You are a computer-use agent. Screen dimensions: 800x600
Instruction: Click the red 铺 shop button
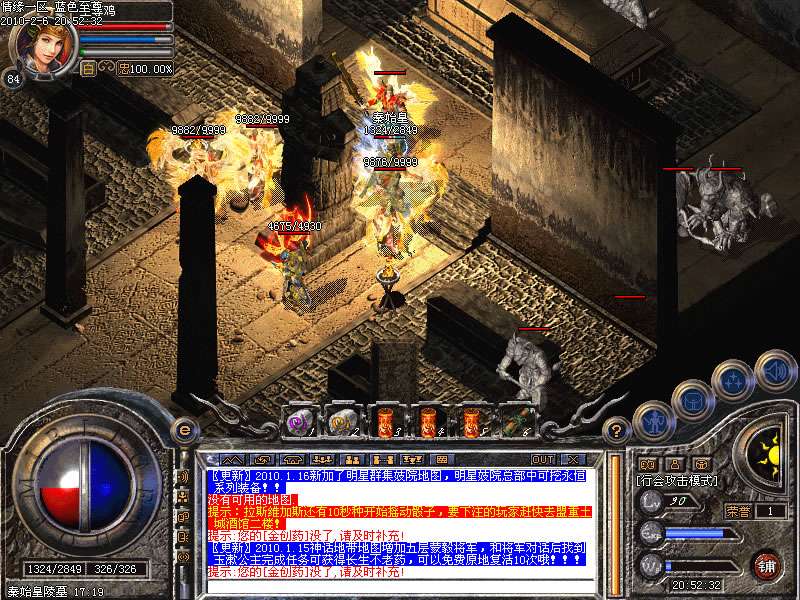coord(767,565)
